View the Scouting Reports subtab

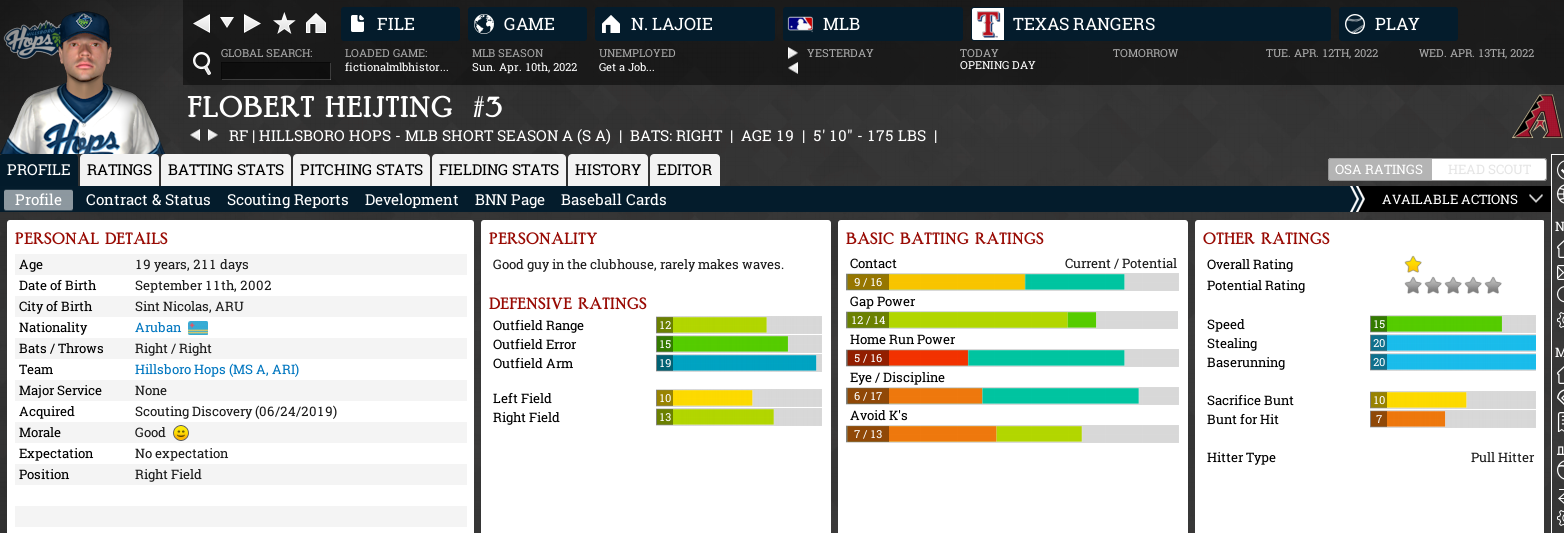pyautogui.click(x=288, y=200)
